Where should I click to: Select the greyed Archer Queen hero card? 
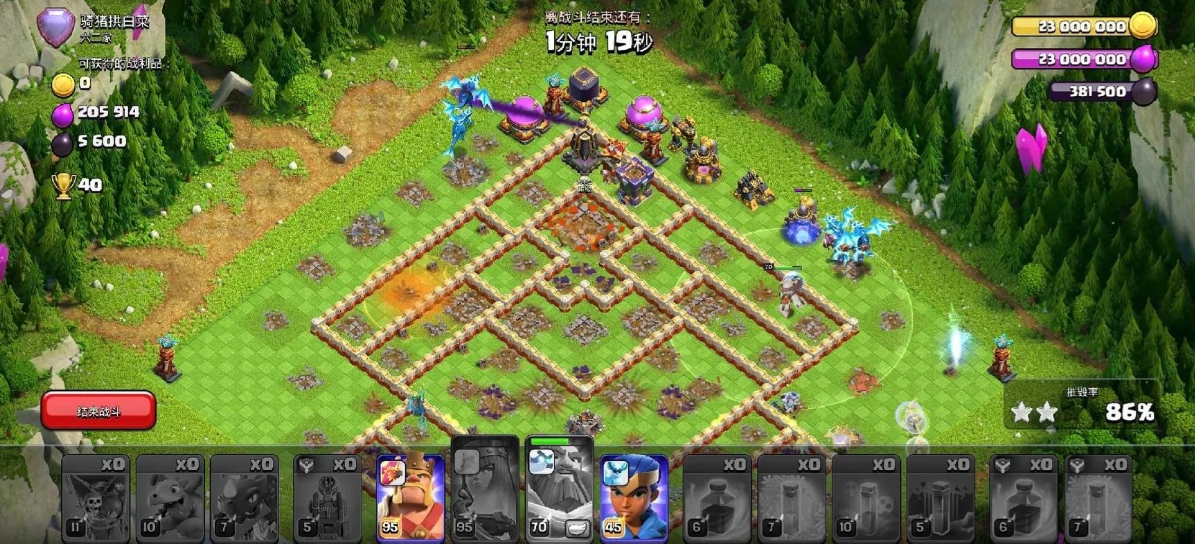click(485, 495)
